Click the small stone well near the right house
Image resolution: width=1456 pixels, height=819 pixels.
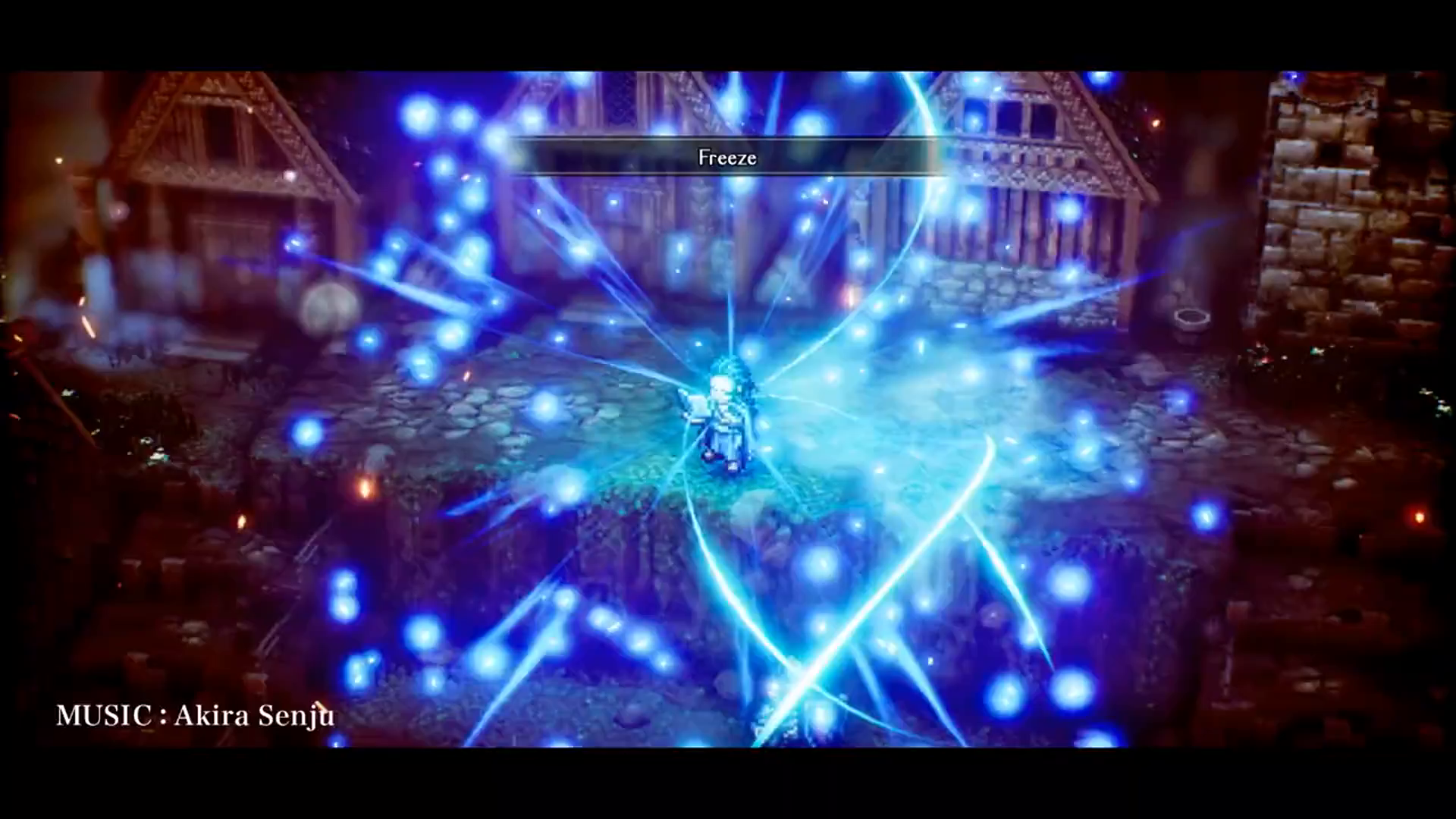pos(1192,318)
